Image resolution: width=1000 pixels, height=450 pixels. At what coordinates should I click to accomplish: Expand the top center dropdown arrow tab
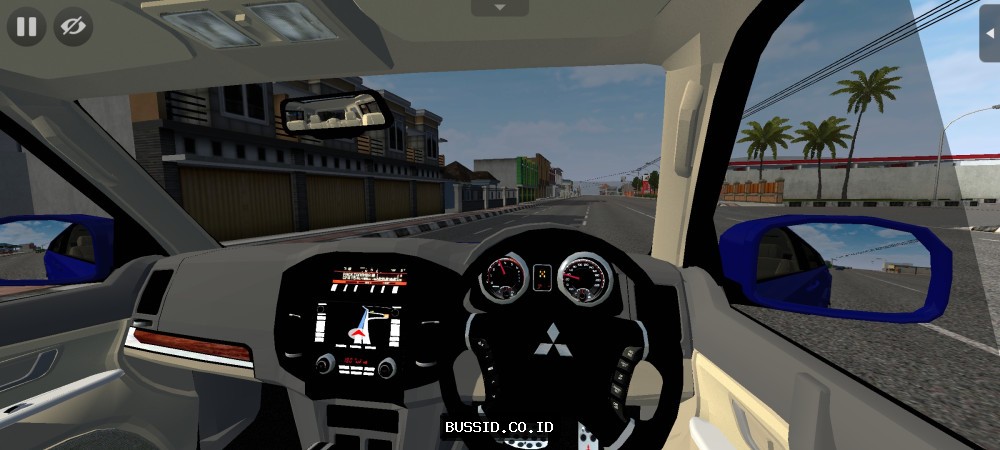(499, 7)
